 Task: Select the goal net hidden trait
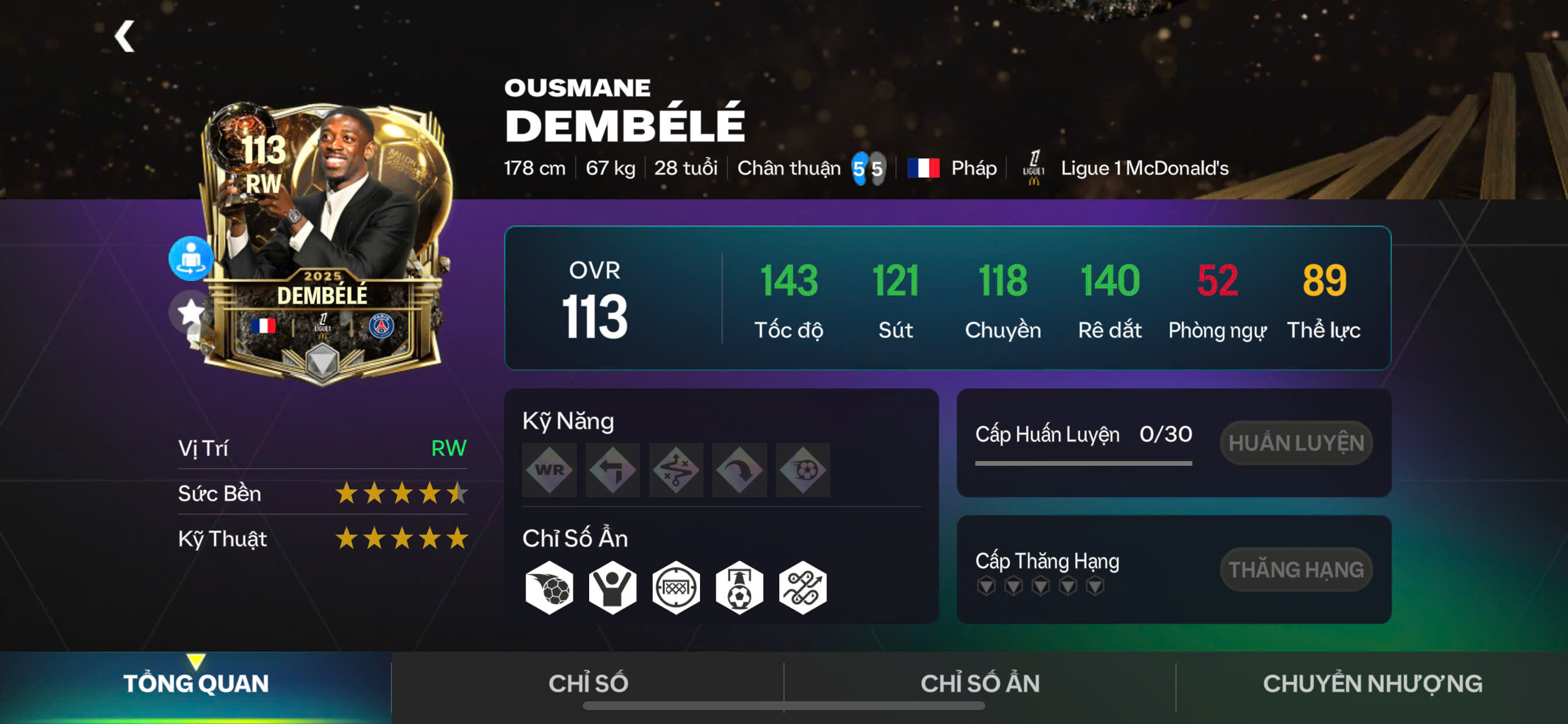[675, 588]
